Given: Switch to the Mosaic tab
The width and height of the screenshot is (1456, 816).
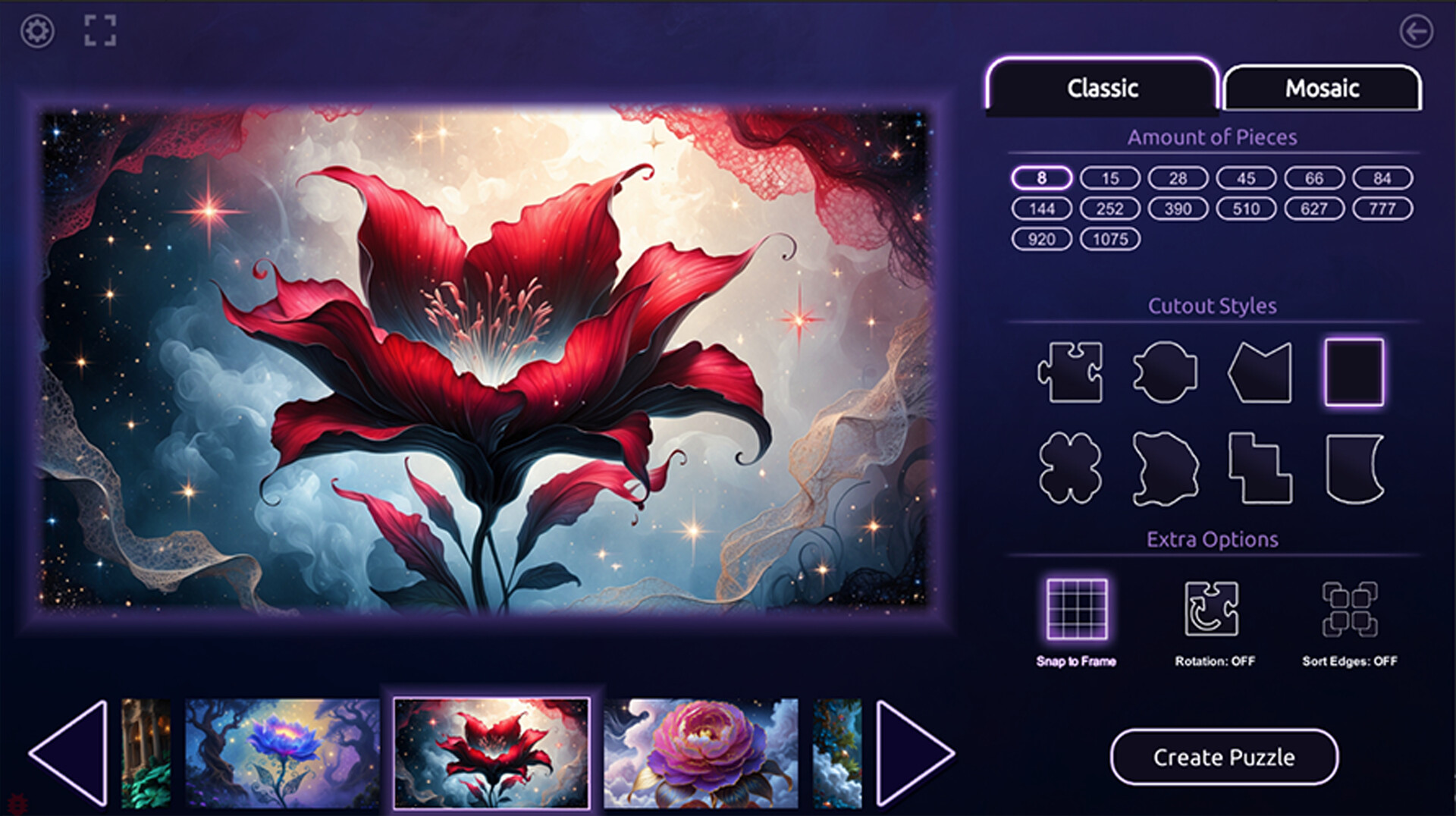Looking at the screenshot, I should coord(1321,89).
